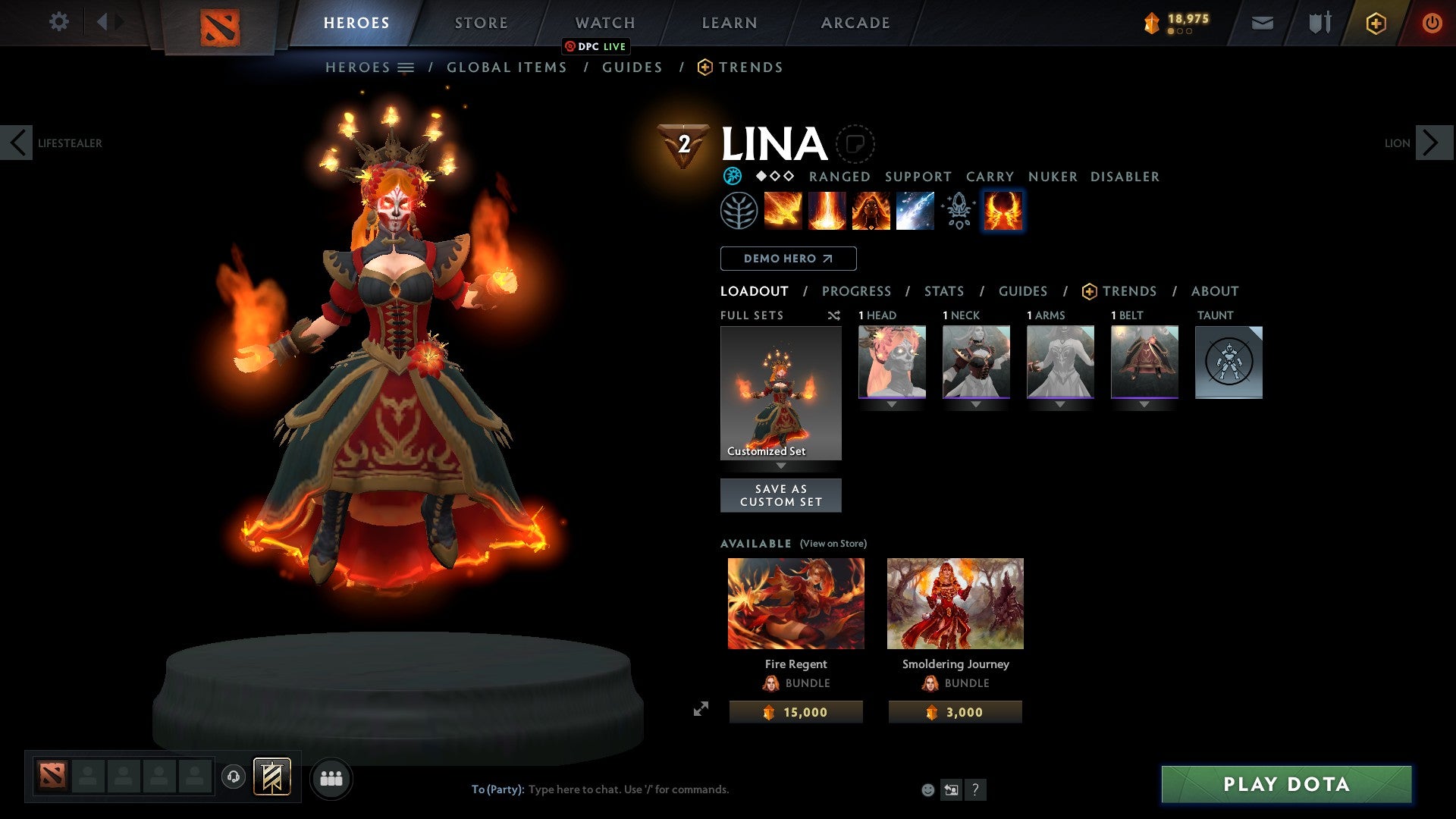Switch to the STATS tab

(x=944, y=291)
